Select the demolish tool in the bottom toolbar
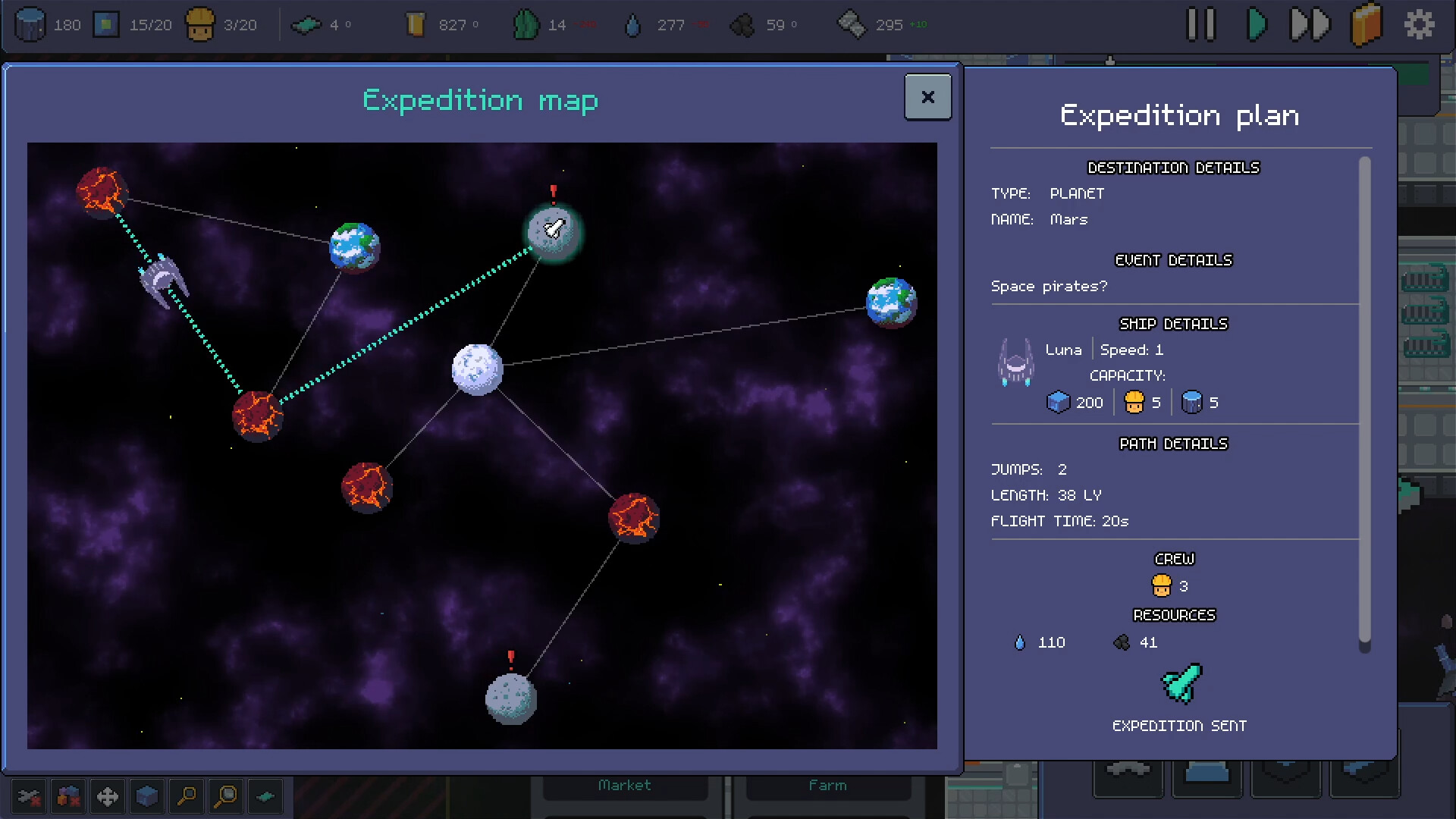 point(29,796)
